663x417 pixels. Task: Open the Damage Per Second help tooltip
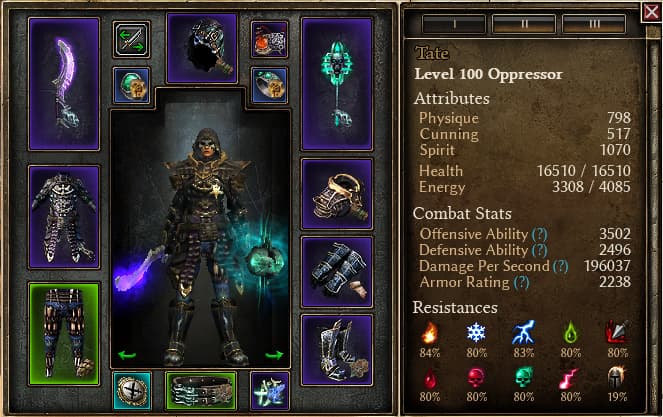tap(561, 266)
